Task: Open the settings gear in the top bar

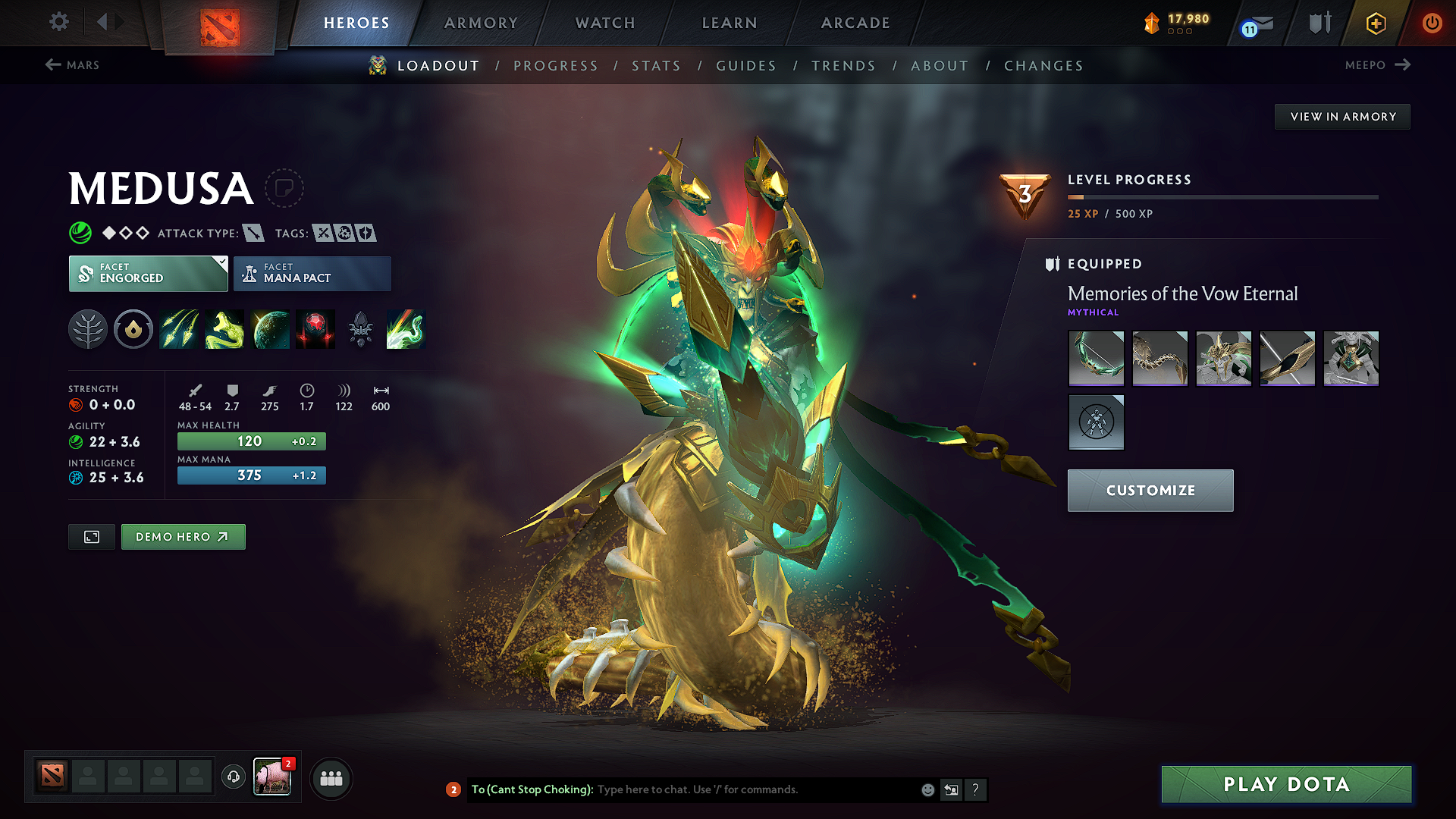Action: (58, 22)
